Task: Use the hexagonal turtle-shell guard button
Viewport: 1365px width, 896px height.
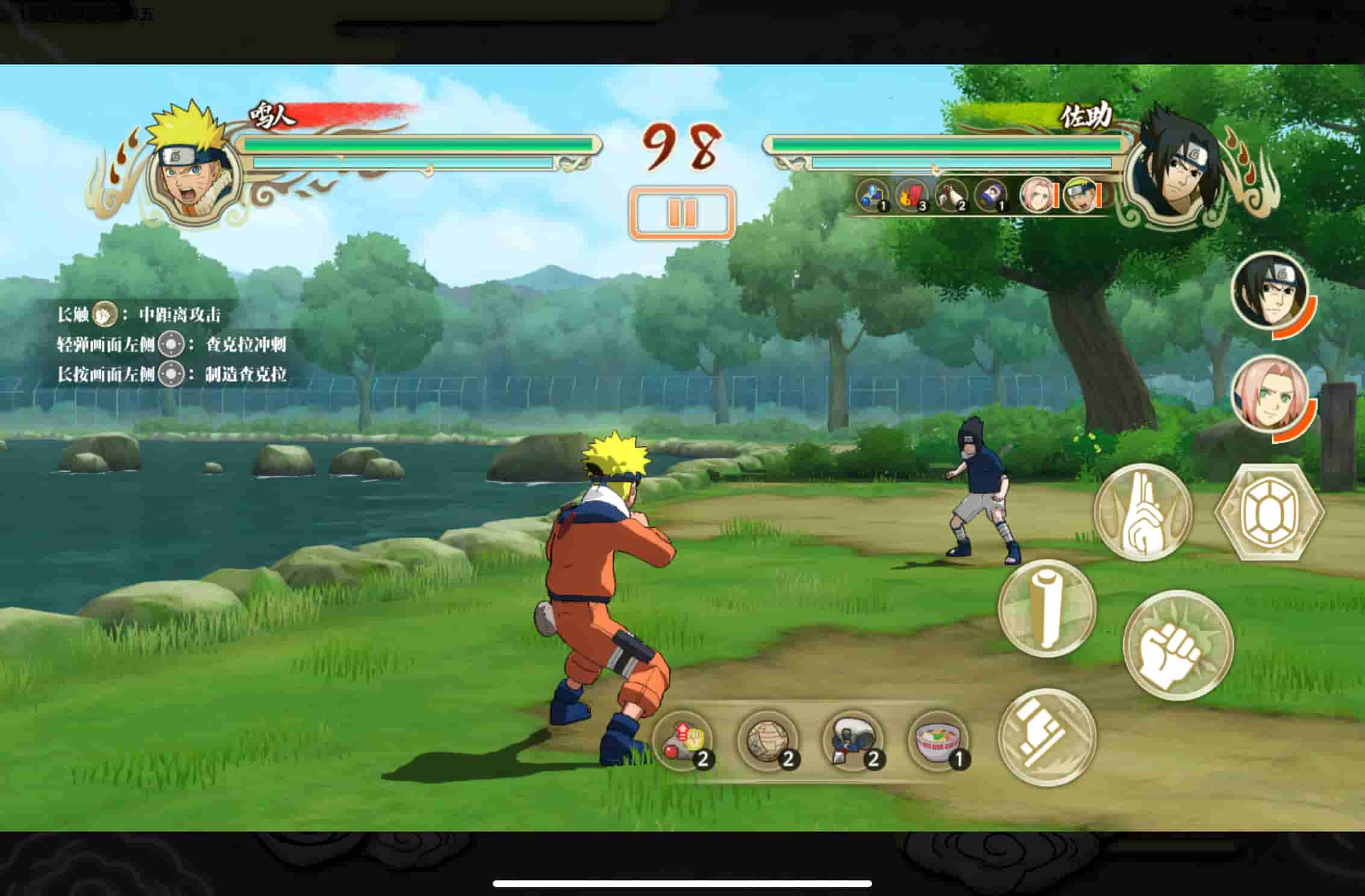Action: (x=1269, y=512)
